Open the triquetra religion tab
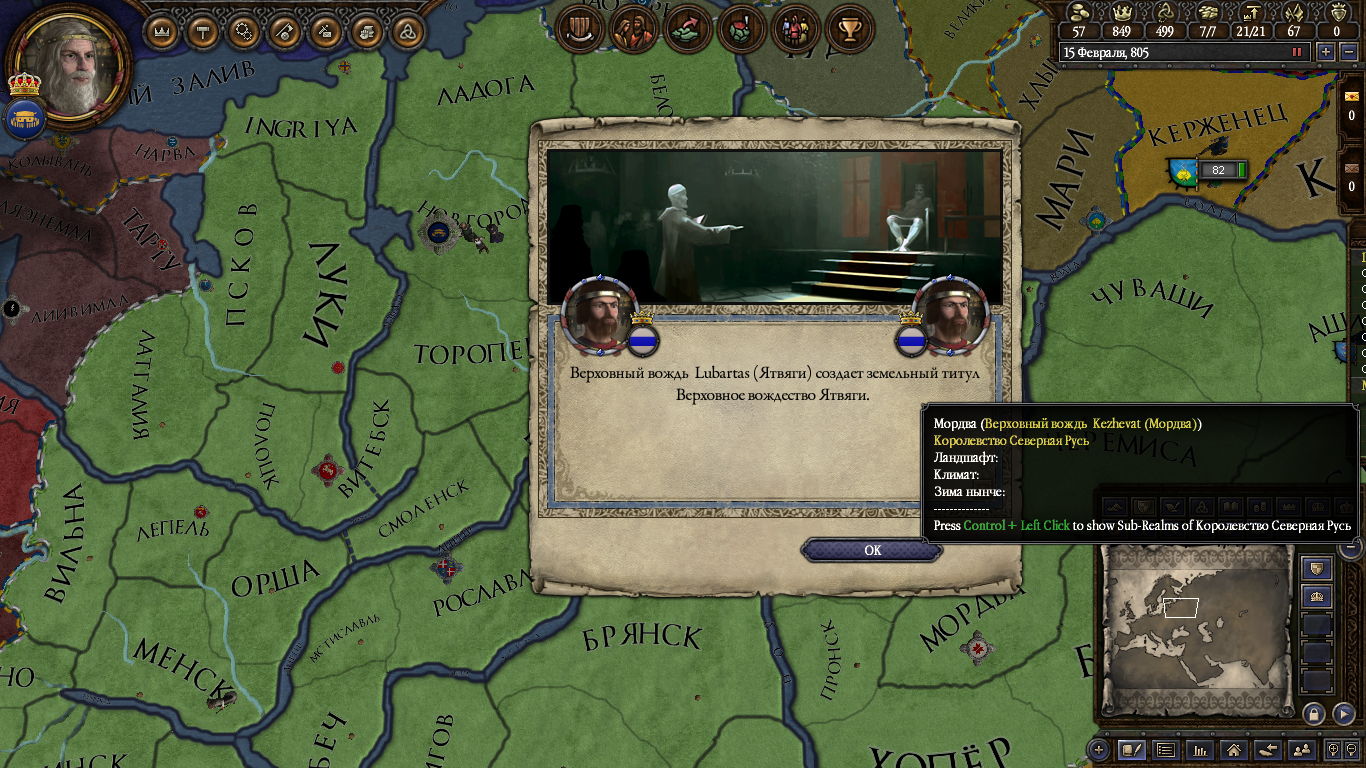The height and width of the screenshot is (768, 1366). point(406,32)
